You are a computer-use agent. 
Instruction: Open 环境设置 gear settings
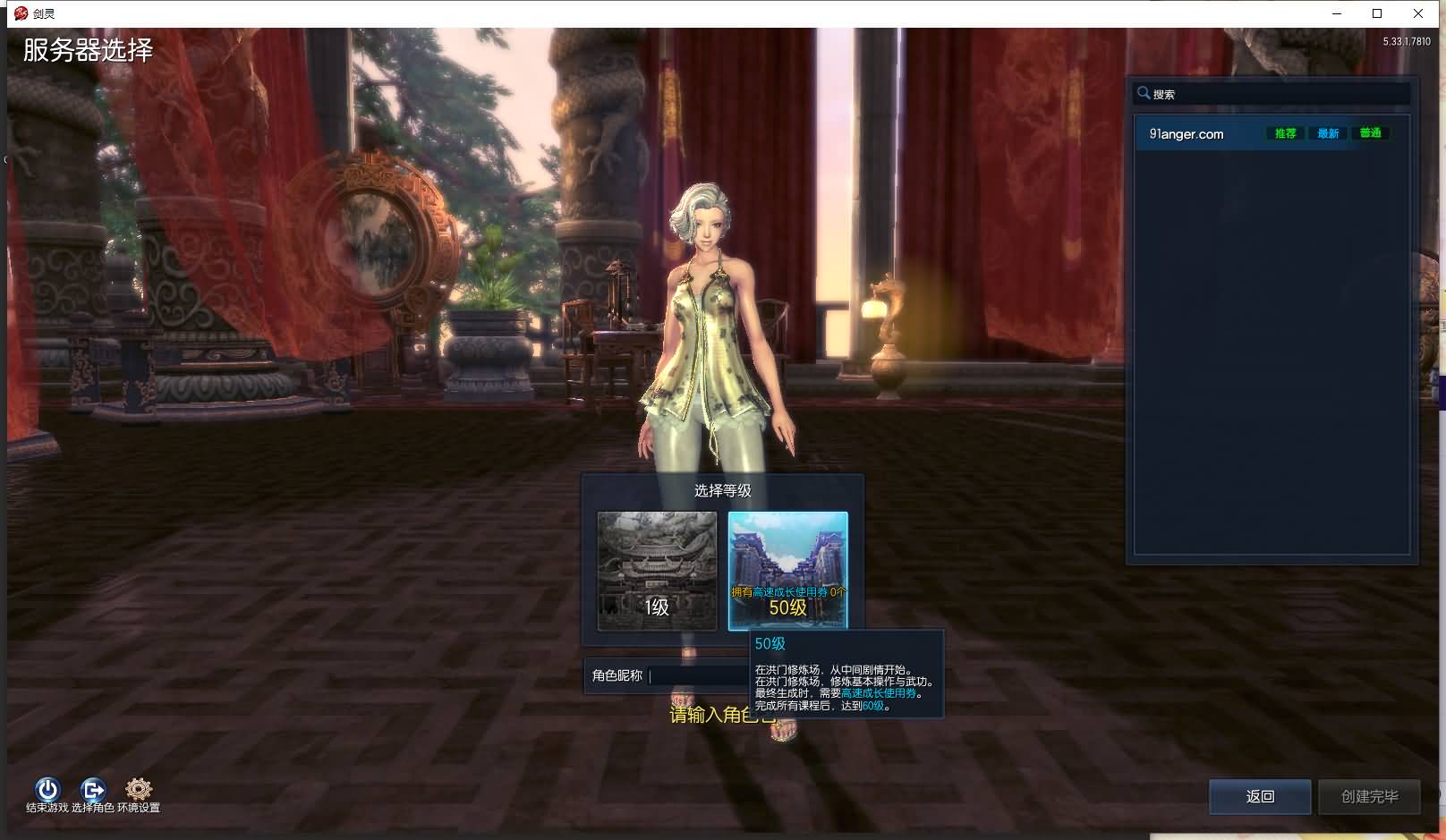139,789
